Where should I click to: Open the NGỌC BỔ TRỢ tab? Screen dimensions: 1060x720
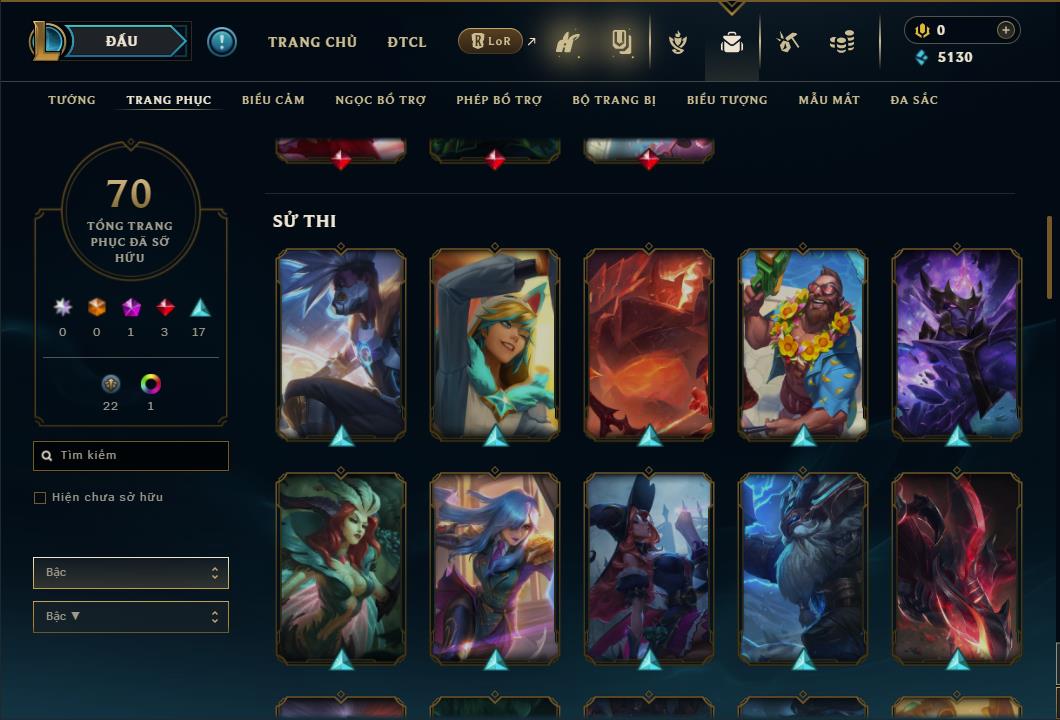click(380, 100)
